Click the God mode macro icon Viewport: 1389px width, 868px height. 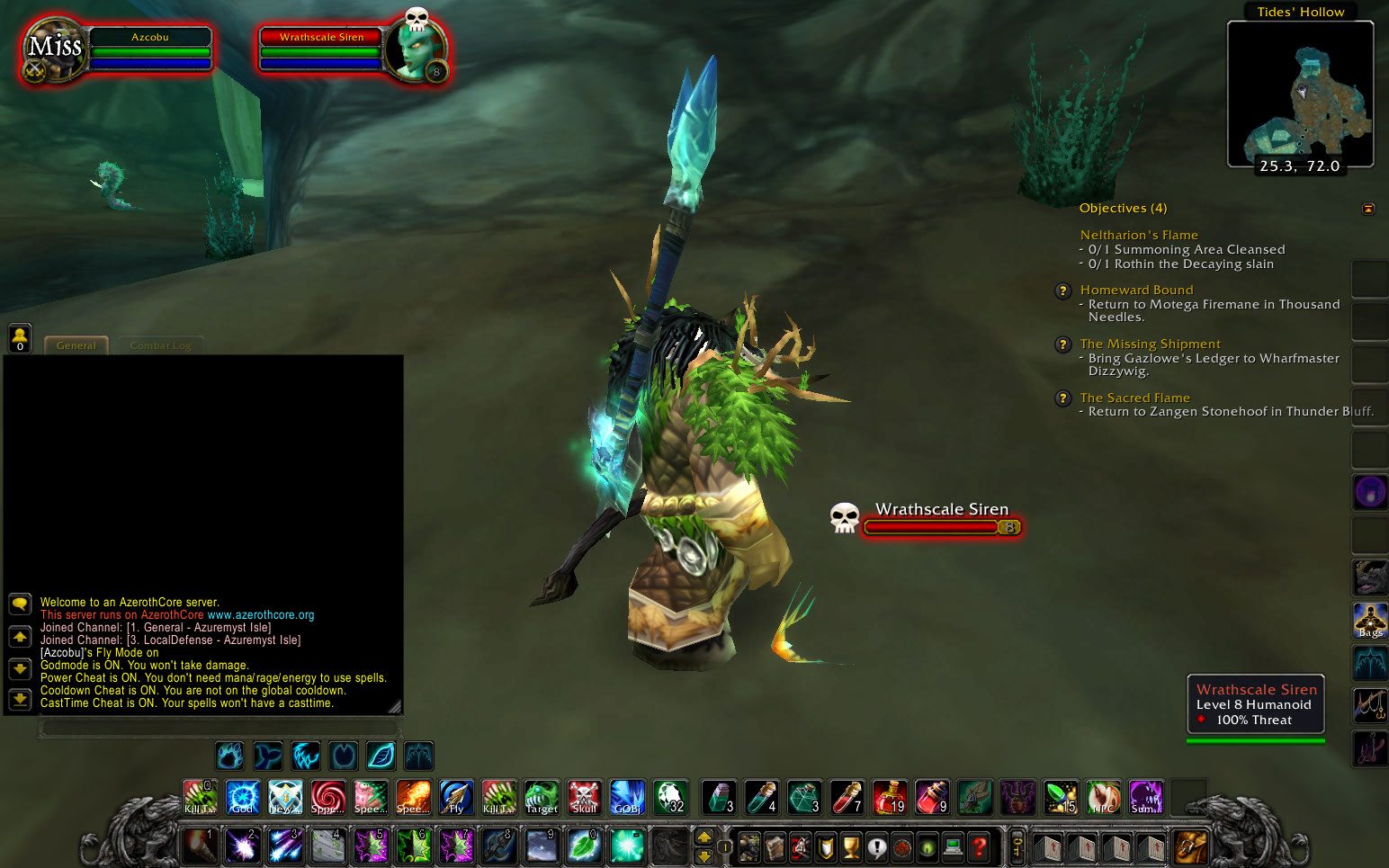[x=241, y=797]
